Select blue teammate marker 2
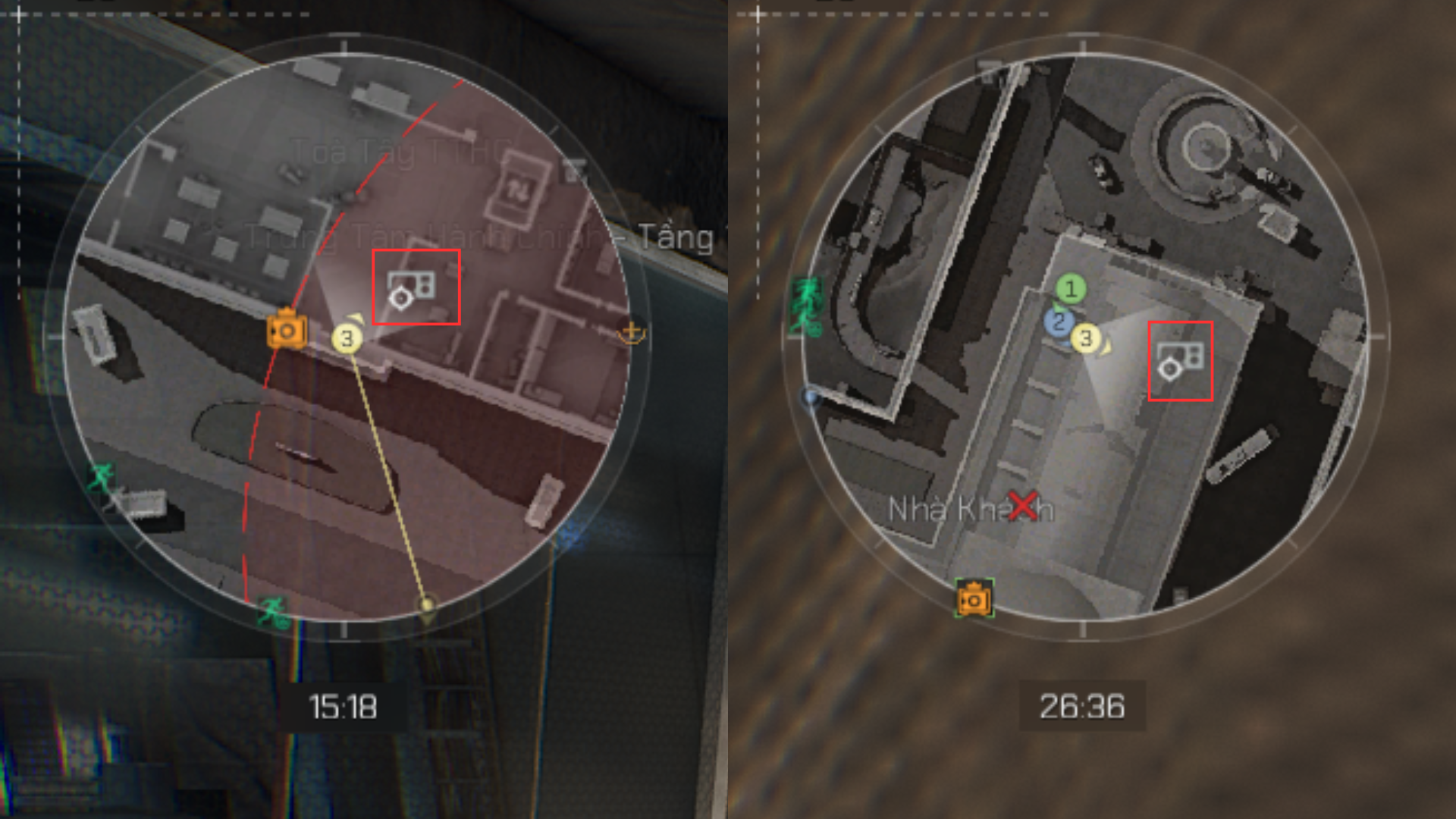 1059,322
